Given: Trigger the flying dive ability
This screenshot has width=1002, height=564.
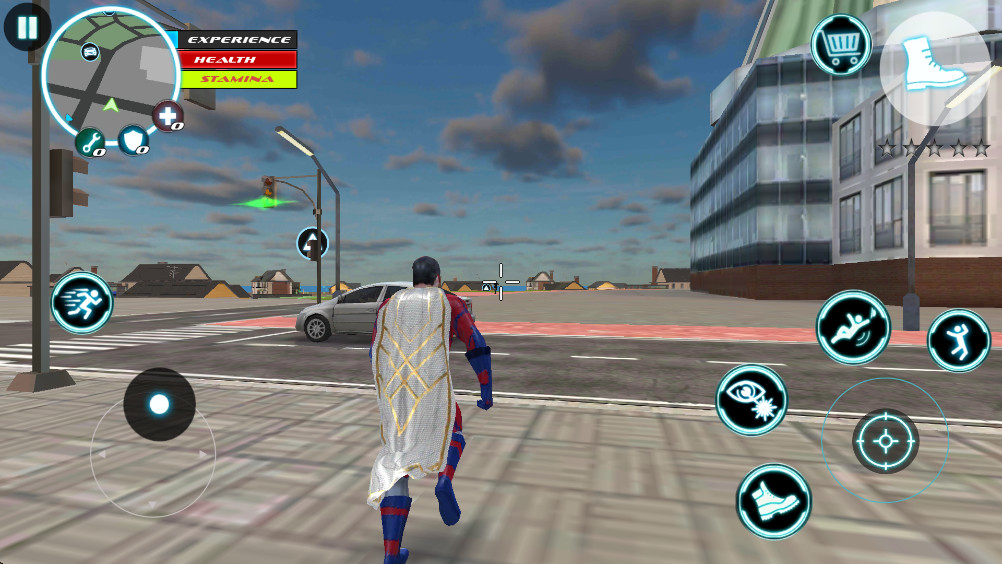Looking at the screenshot, I should click(x=853, y=327).
